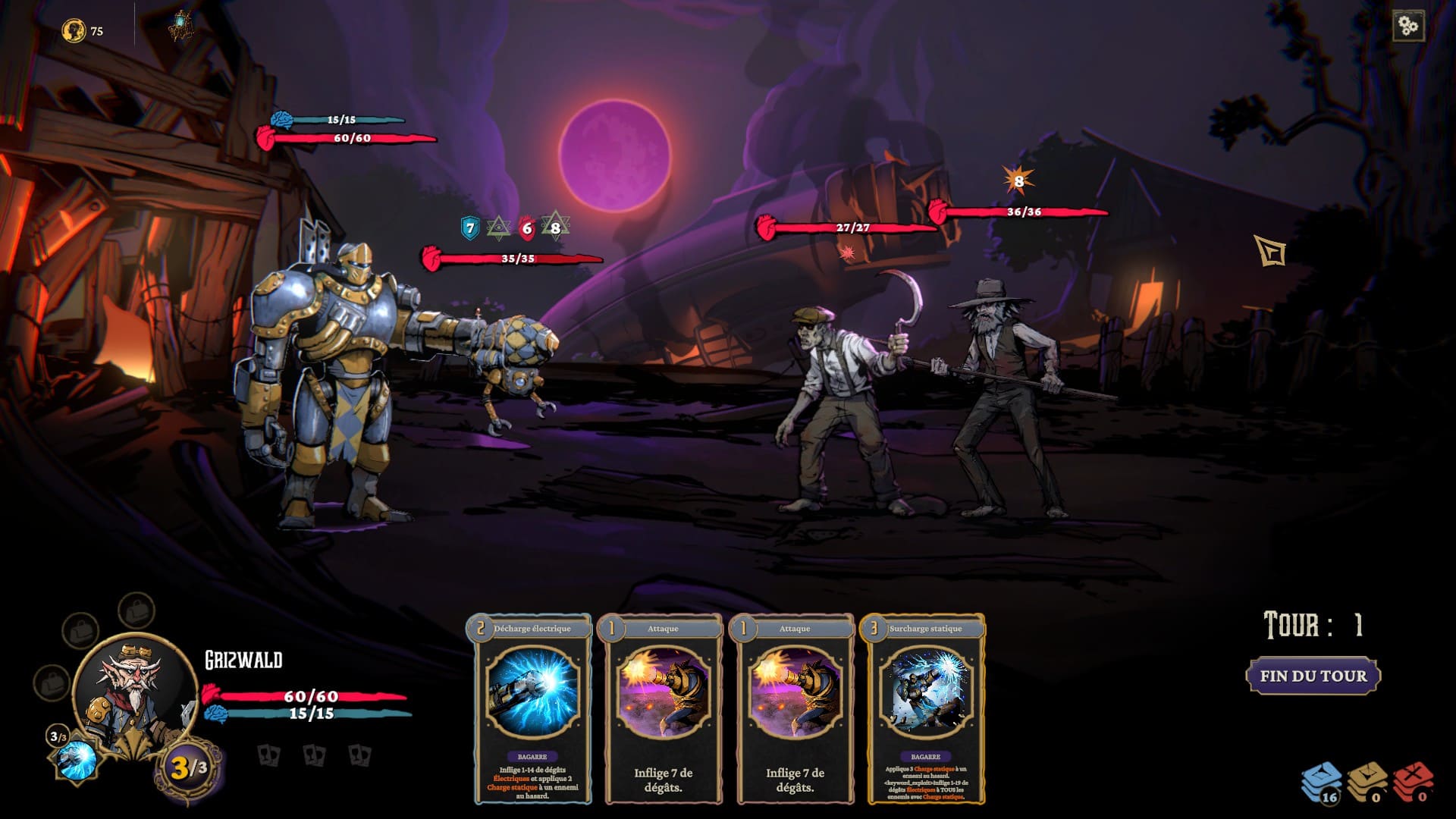The image size is (1456, 819).
Task: Inspect the golden relic with blue gem
Action: 180,27
